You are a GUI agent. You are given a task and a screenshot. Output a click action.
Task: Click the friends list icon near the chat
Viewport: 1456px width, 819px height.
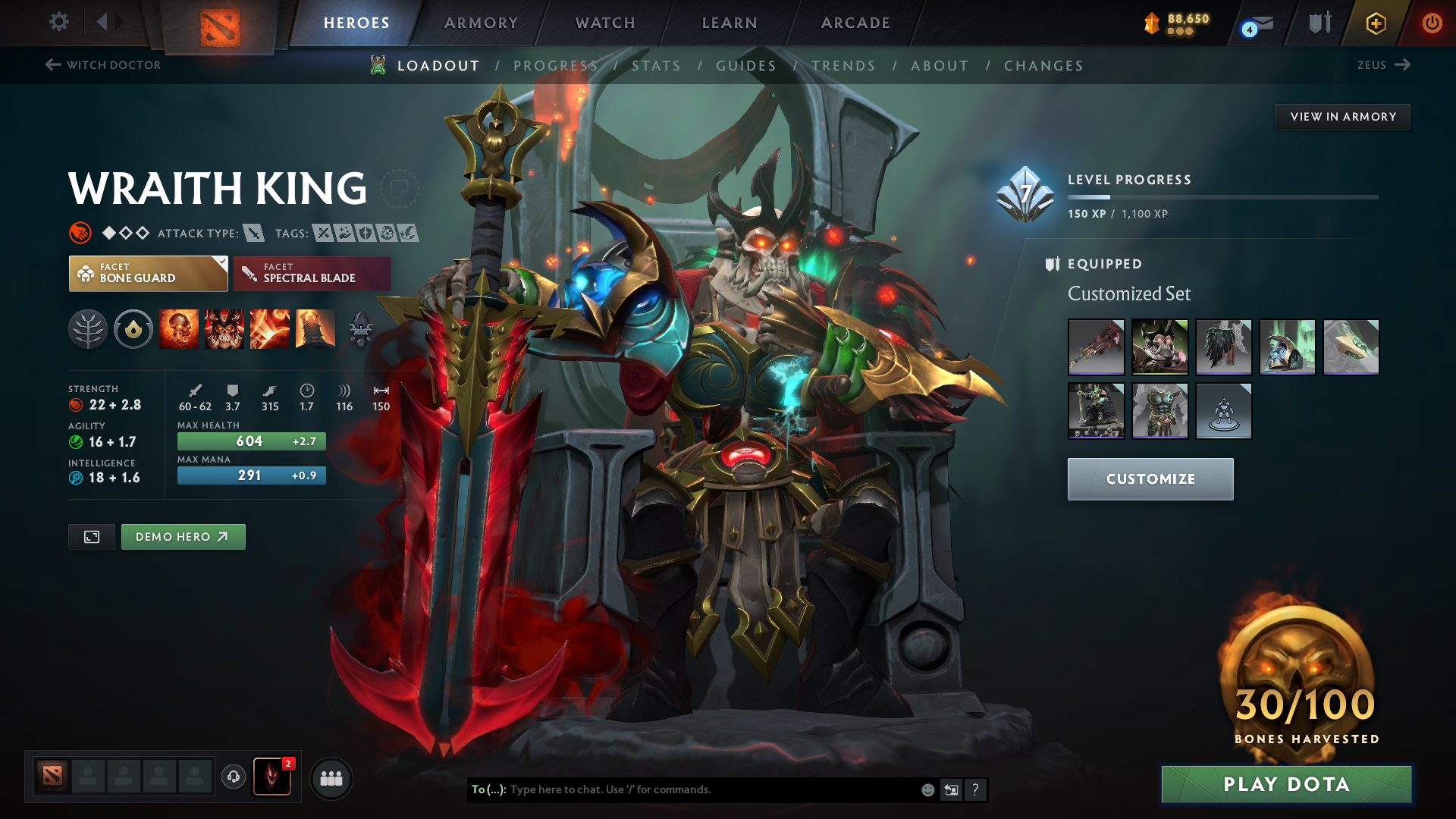(331, 777)
